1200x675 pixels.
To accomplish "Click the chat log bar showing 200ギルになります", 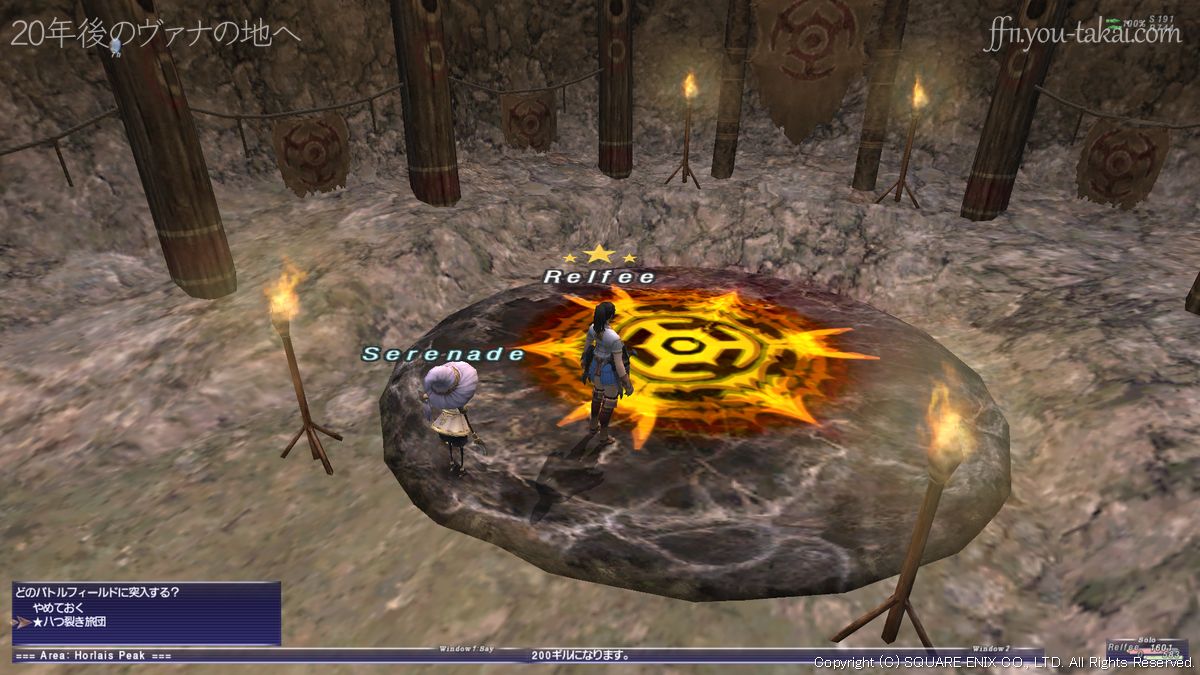I will [x=580, y=656].
